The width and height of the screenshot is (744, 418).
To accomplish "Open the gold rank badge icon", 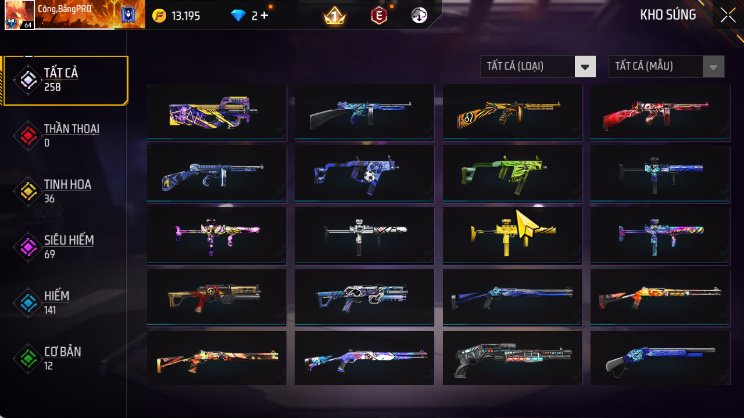I will coord(335,15).
